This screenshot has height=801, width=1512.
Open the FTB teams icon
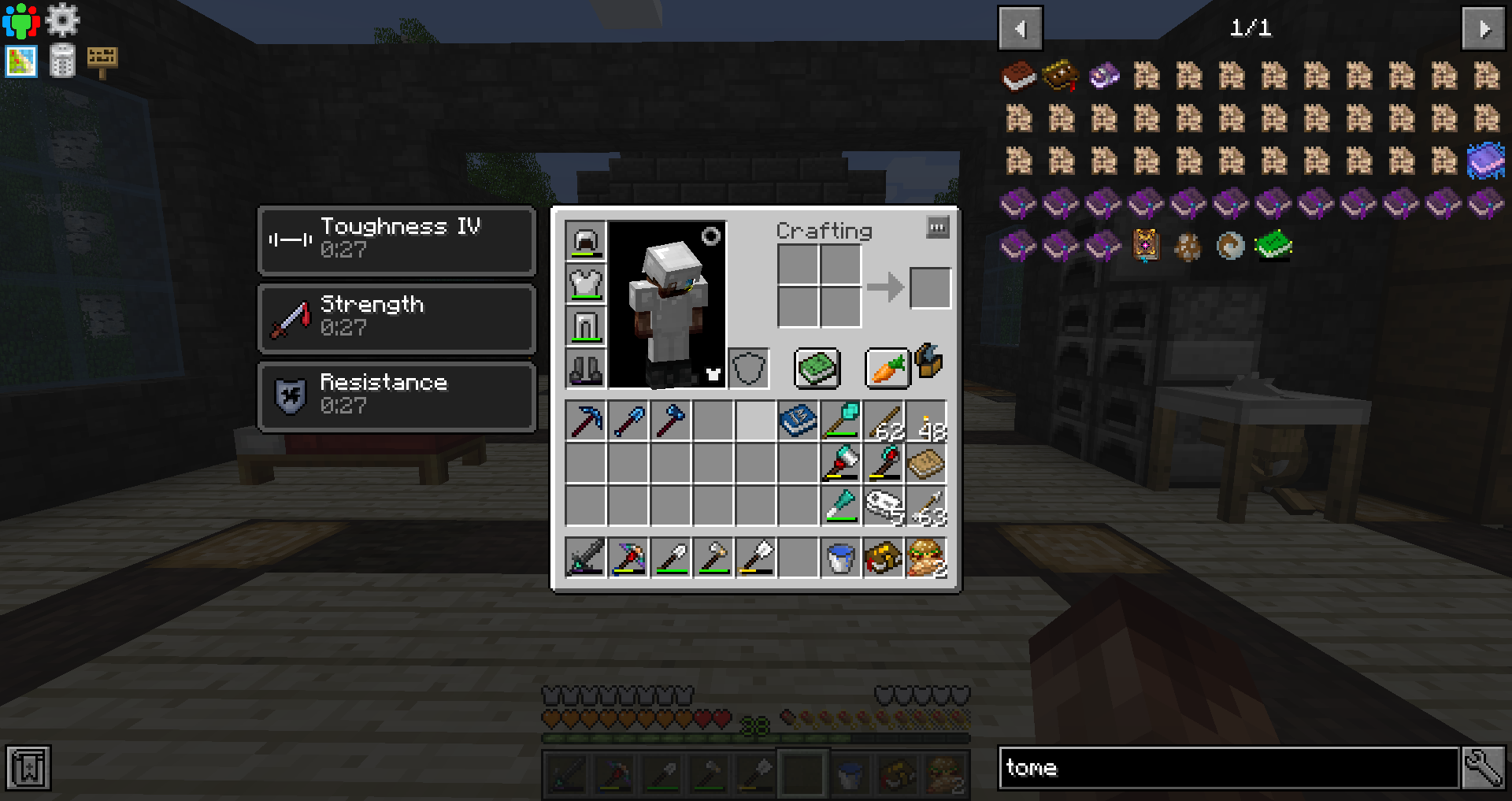click(x=20, y=21)
